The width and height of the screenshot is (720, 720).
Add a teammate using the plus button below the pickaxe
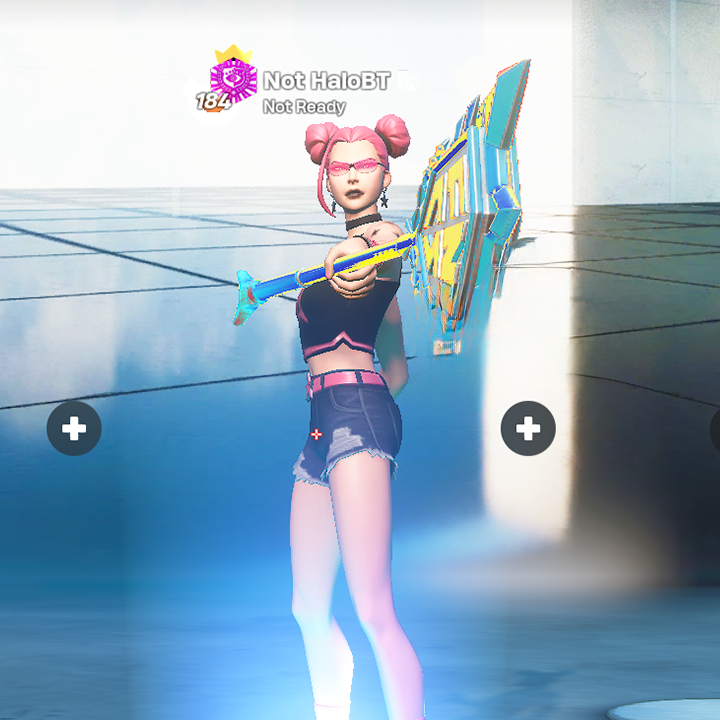click(x=528, y=429)
